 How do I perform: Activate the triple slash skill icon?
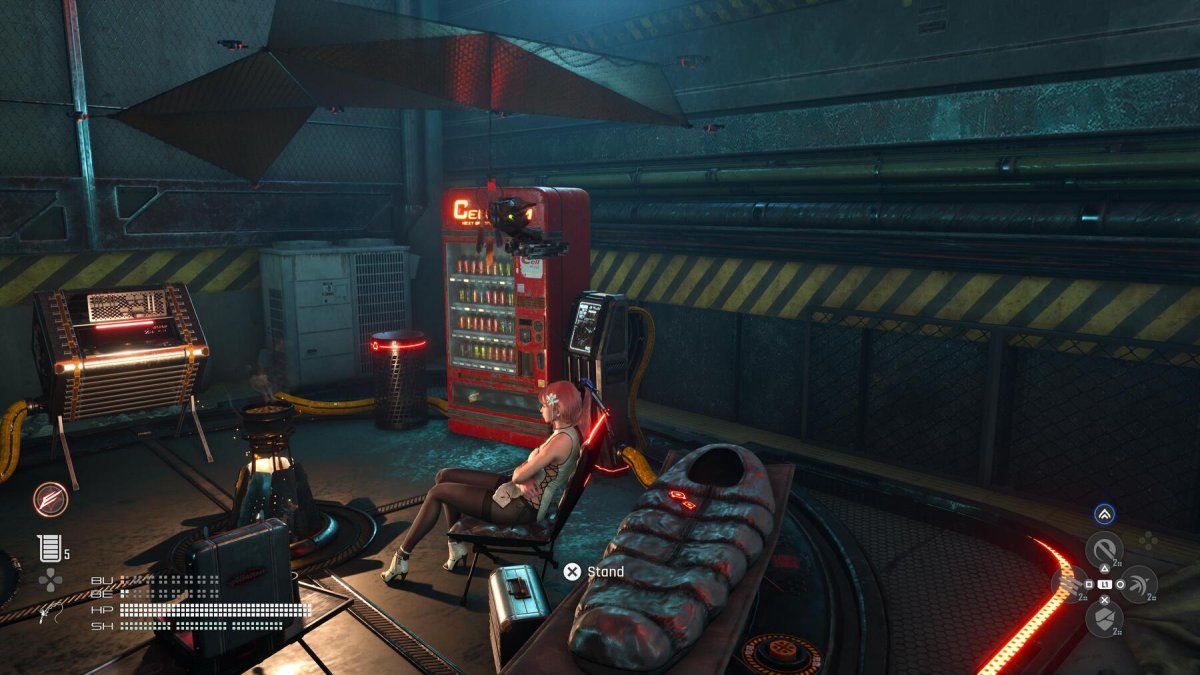coord(1070,584)
